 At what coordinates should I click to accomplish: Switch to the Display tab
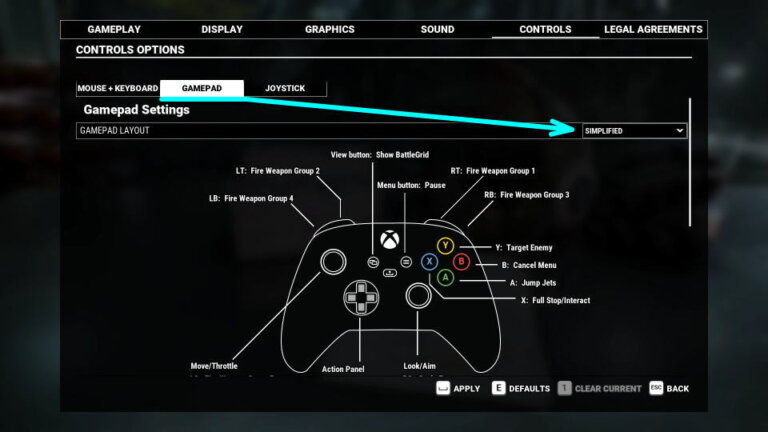pos(221,30)
